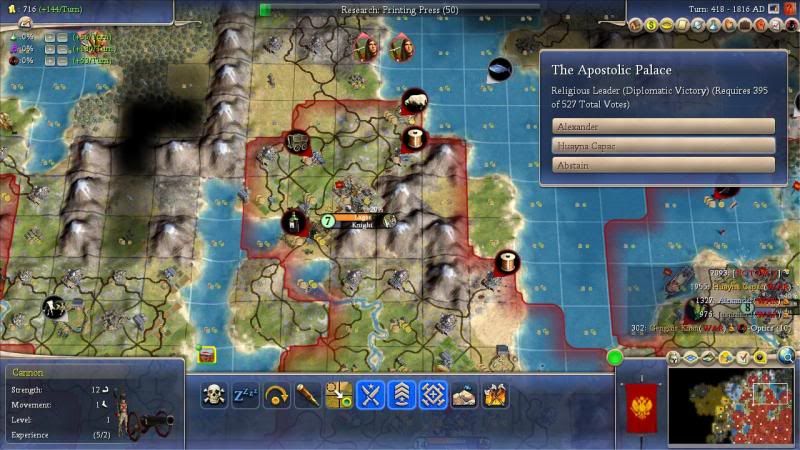Select the orange curved-arrow skip-turn action
The image size is (800, 450).
coord(277,394)
